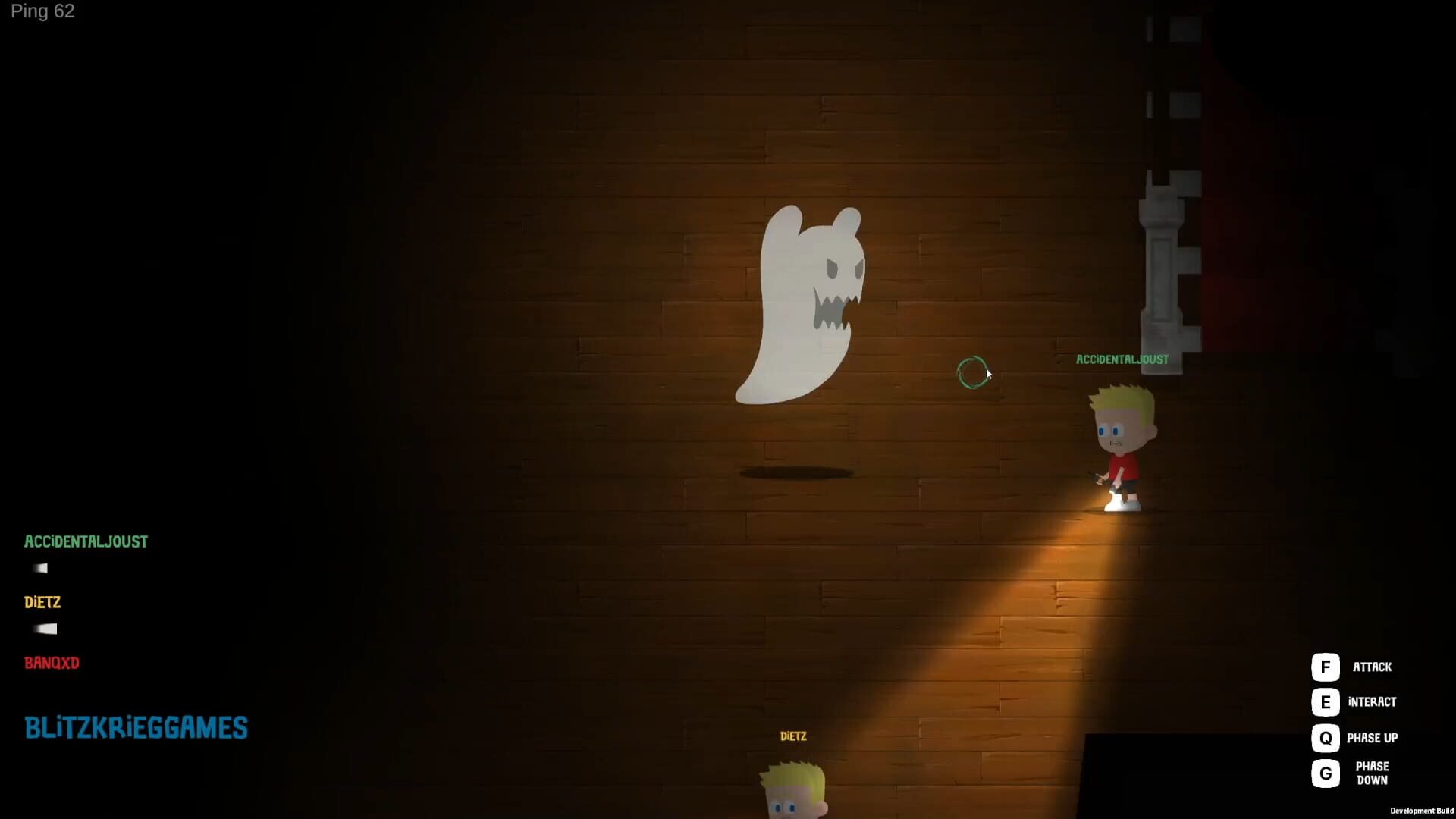Select the Ping 62 indicator
This screenshot has height=819, width=1456.
point(42,11)
